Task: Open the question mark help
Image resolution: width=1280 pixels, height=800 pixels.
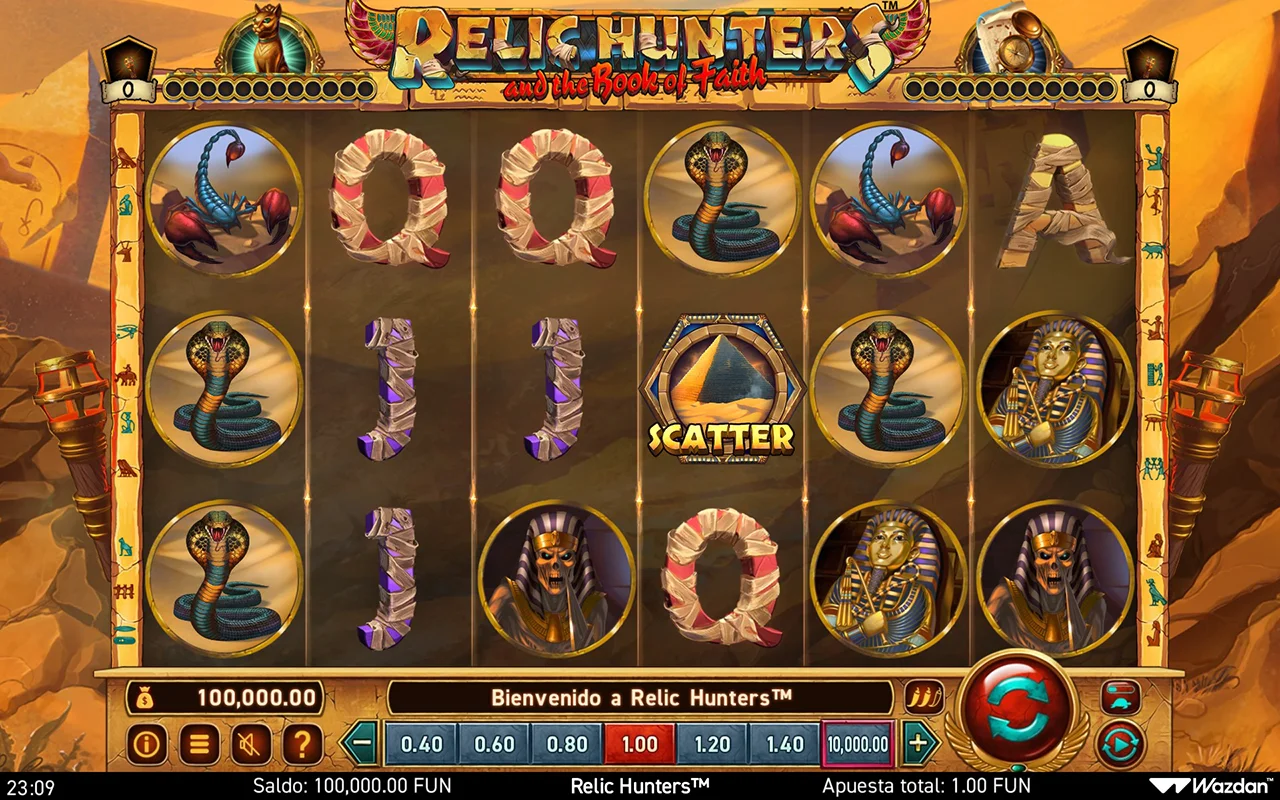Action: (303, 744)
